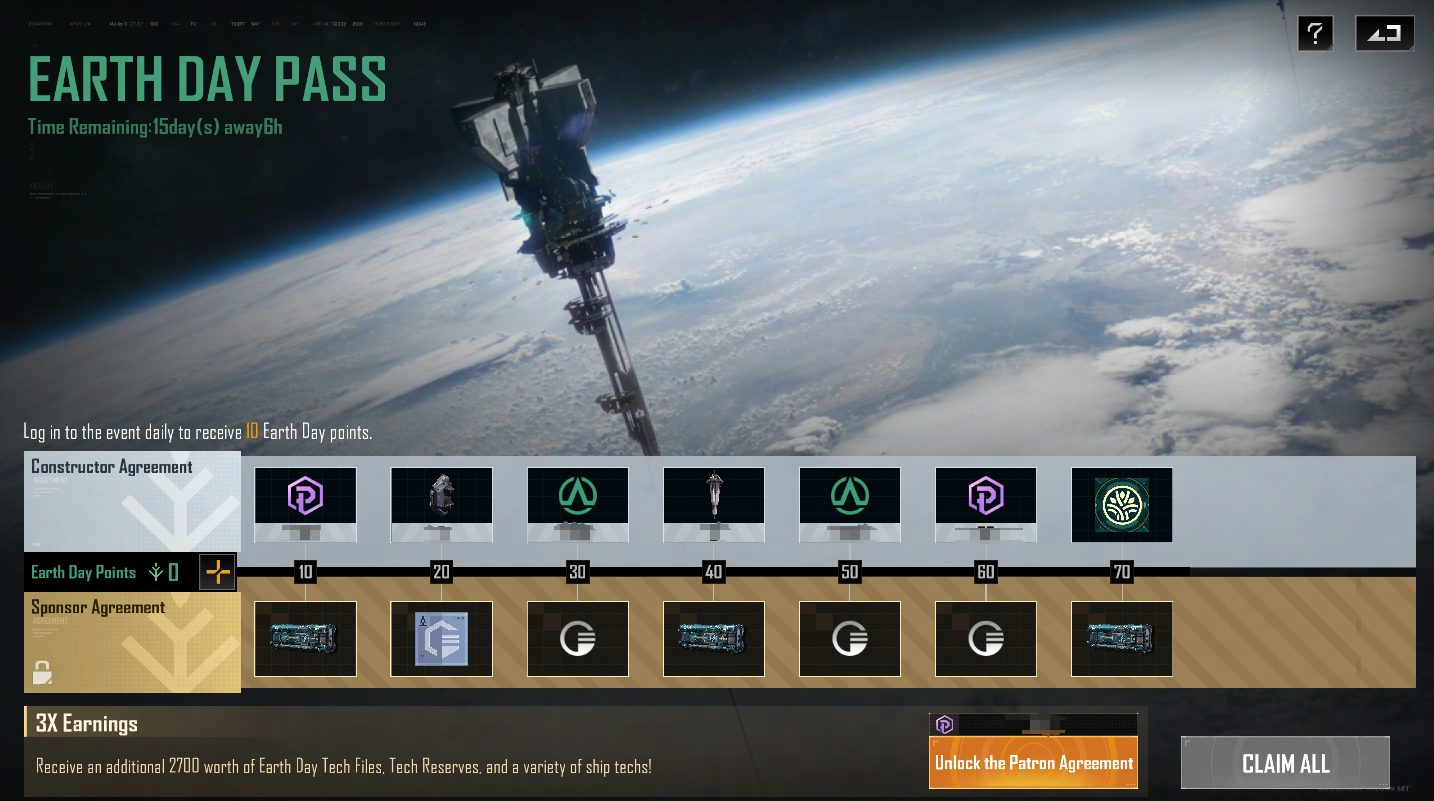Unlock the Patron Agreement

click(x=1033, y=762)
